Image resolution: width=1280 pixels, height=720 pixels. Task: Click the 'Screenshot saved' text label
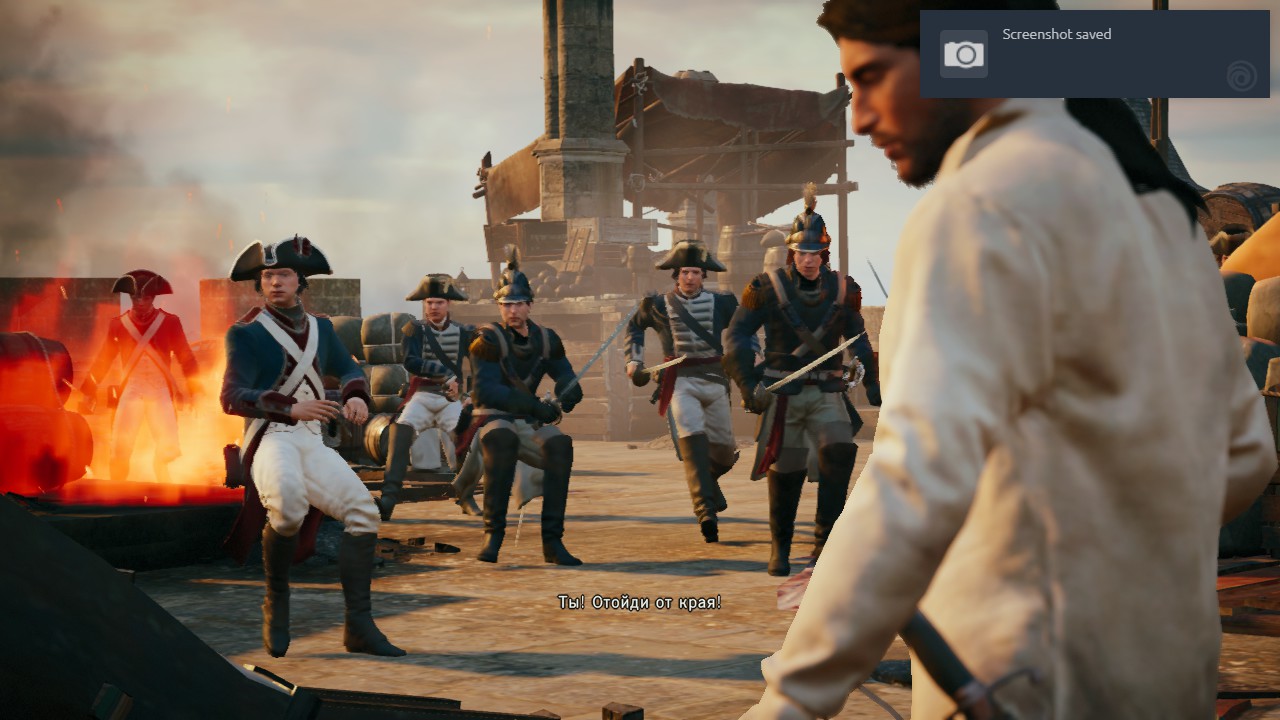pyautogui.click(x=1056, y=34)
